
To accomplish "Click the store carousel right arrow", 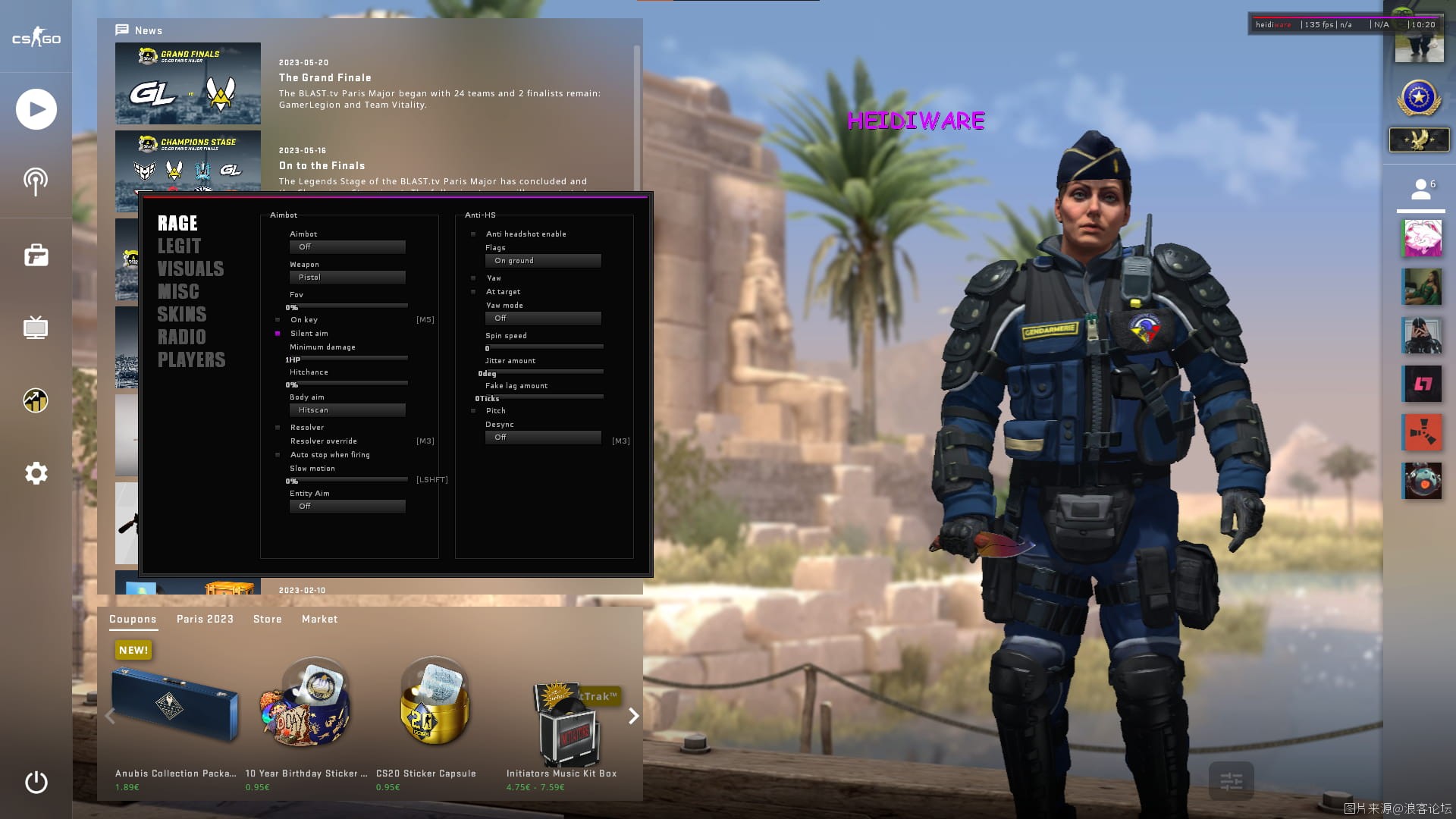I will tap(633, 716).
